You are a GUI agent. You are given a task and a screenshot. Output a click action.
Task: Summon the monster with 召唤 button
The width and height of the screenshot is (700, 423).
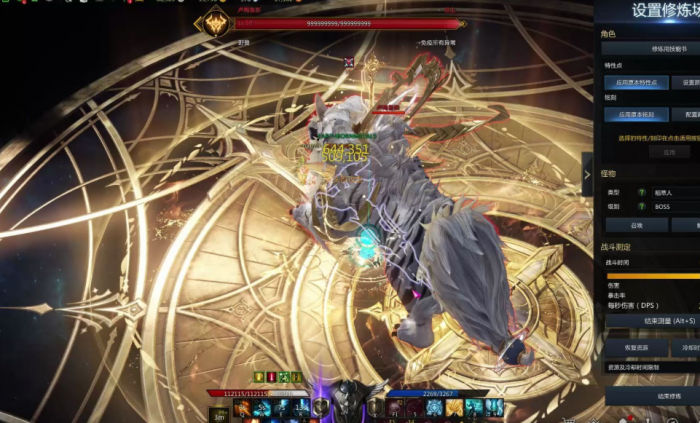point(636,225)
